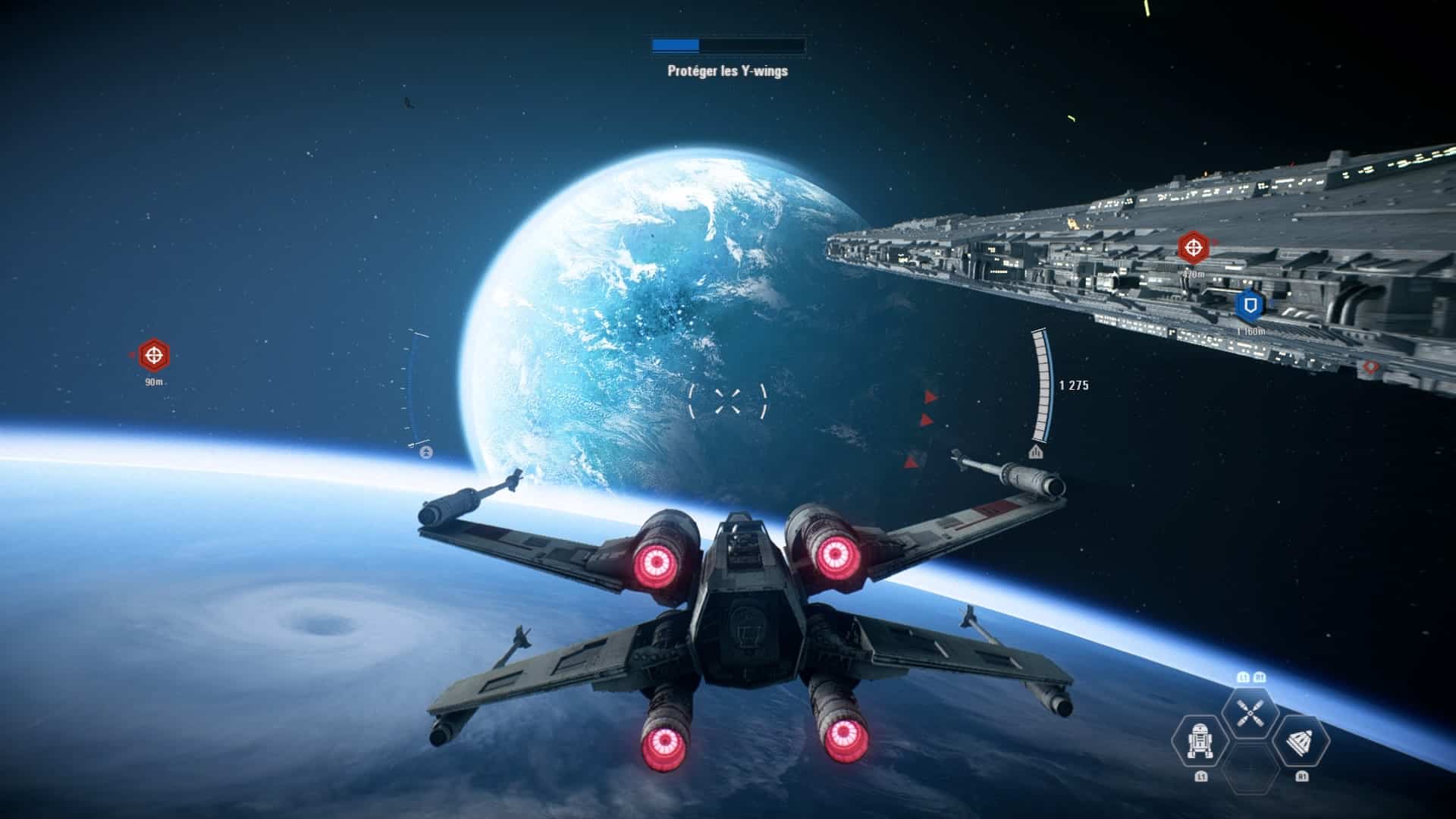Activate the R2-D2 astromech repair ability
The image size is (1456, 819).
tap(1200, 741)
